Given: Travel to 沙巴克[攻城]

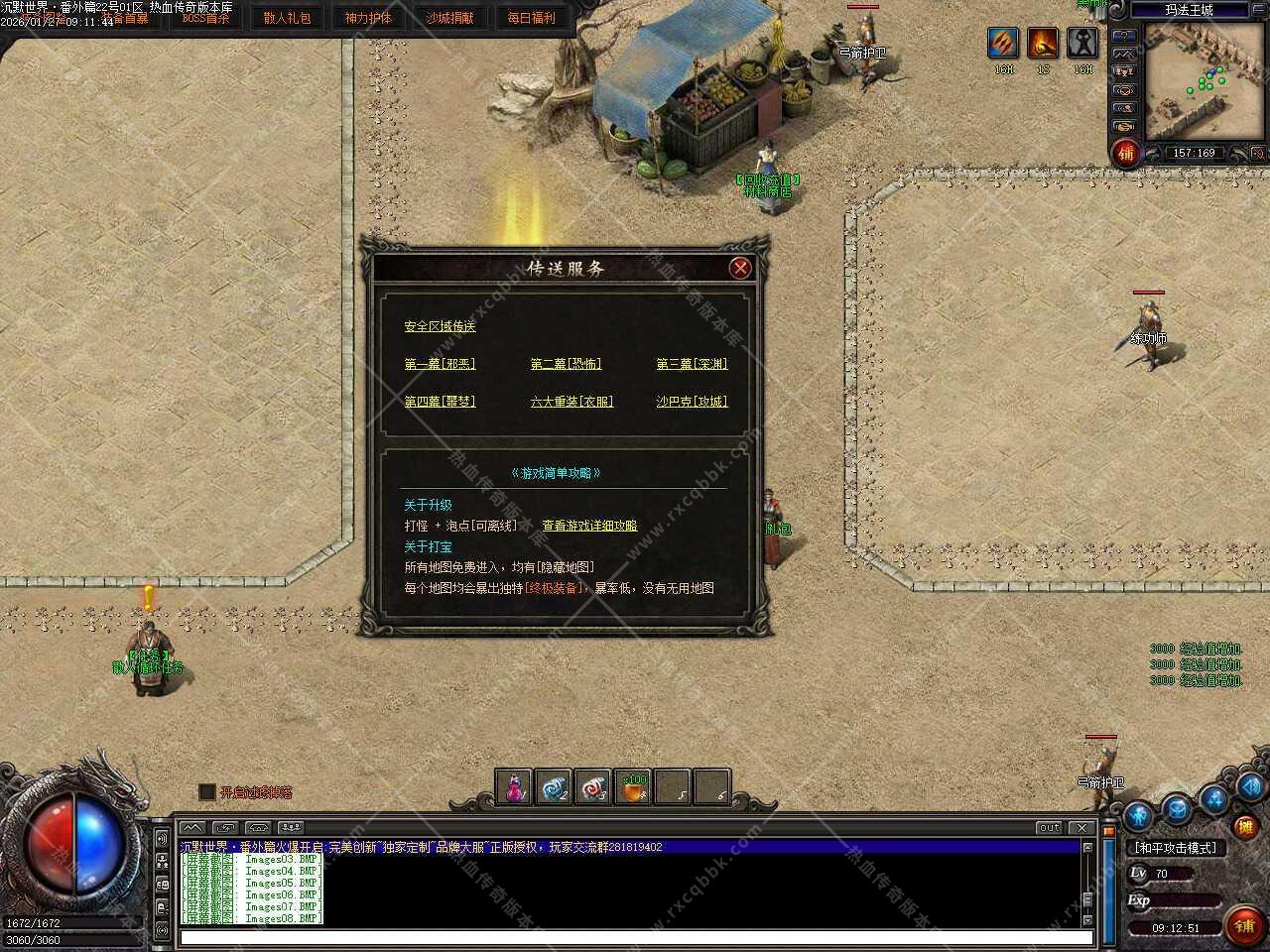Looking at the screenshot, I should pyautogui.click(x=692, y=402).
